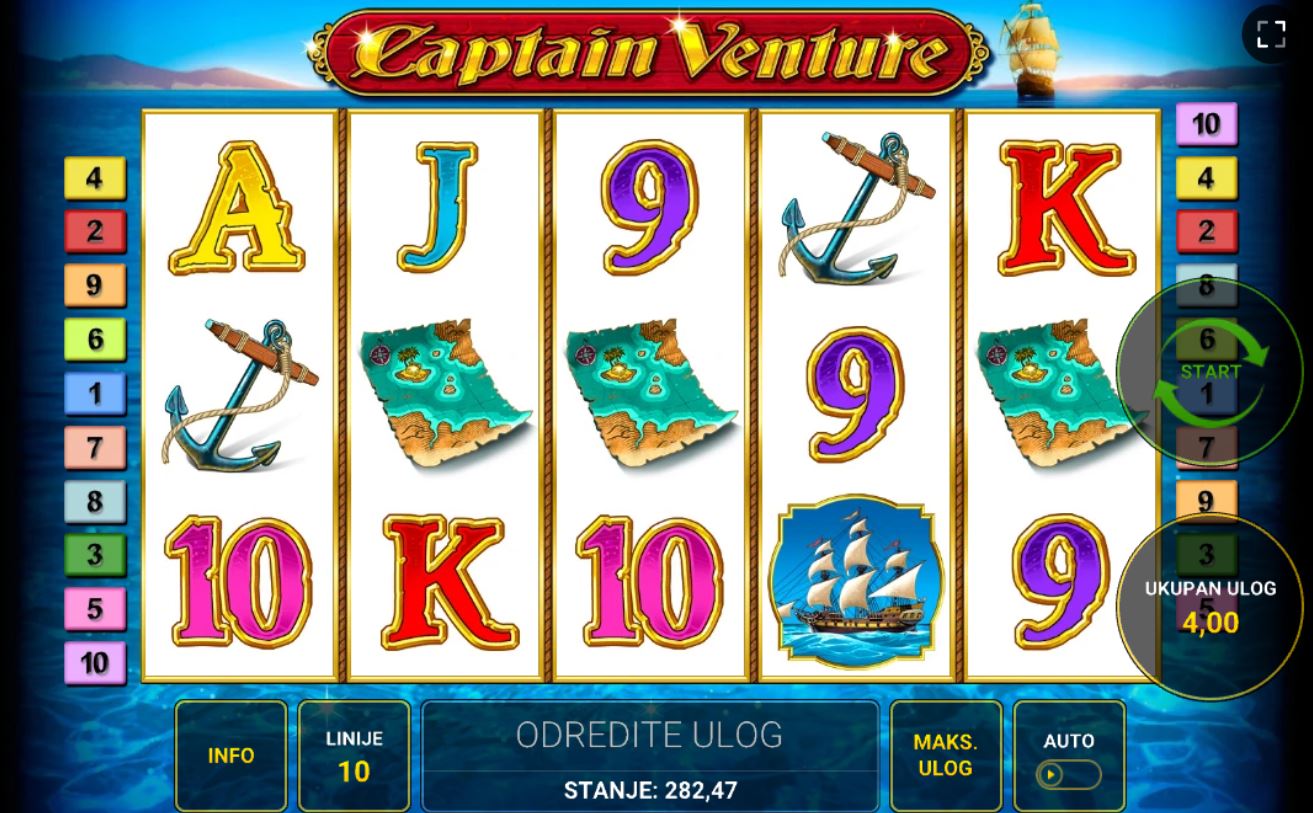Viewport: 1313px width, 813px height.
Task: Open the UKUPAN ULOG total bet selector
Action: tap(1210, 606)
